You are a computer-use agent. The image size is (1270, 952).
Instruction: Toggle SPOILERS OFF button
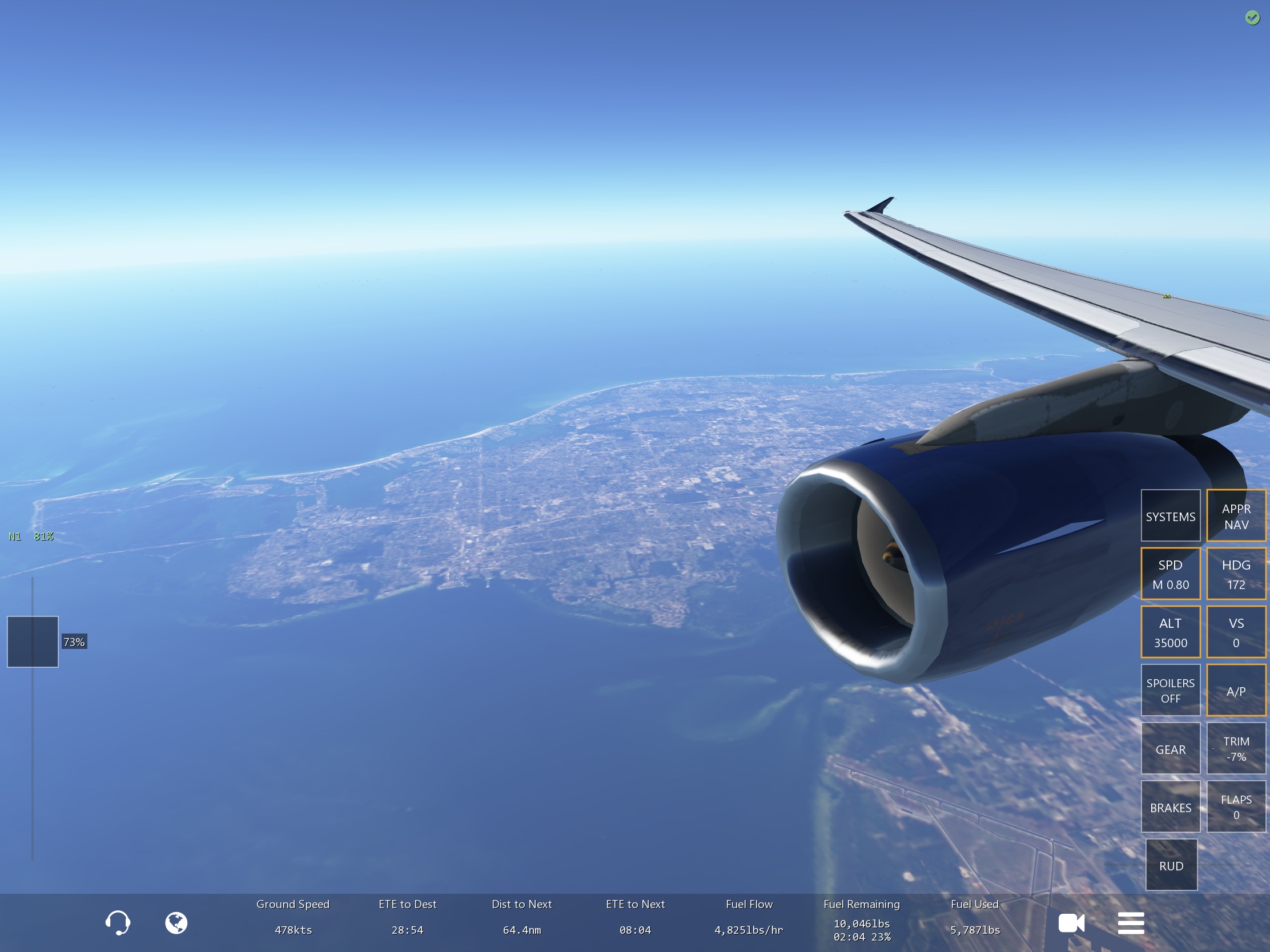click(1170, 691)
